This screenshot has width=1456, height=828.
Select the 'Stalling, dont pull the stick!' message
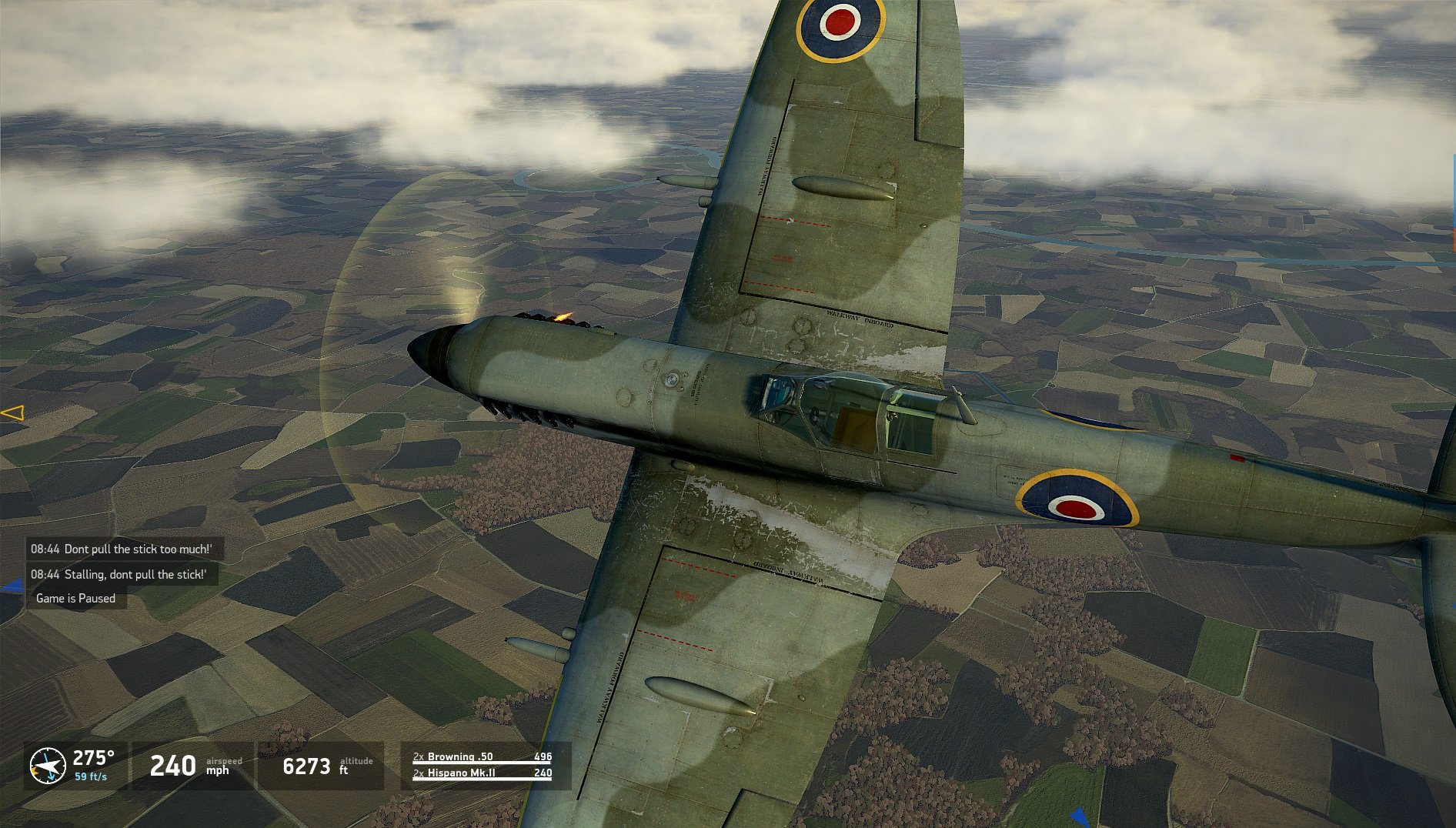tap(119, 574)
